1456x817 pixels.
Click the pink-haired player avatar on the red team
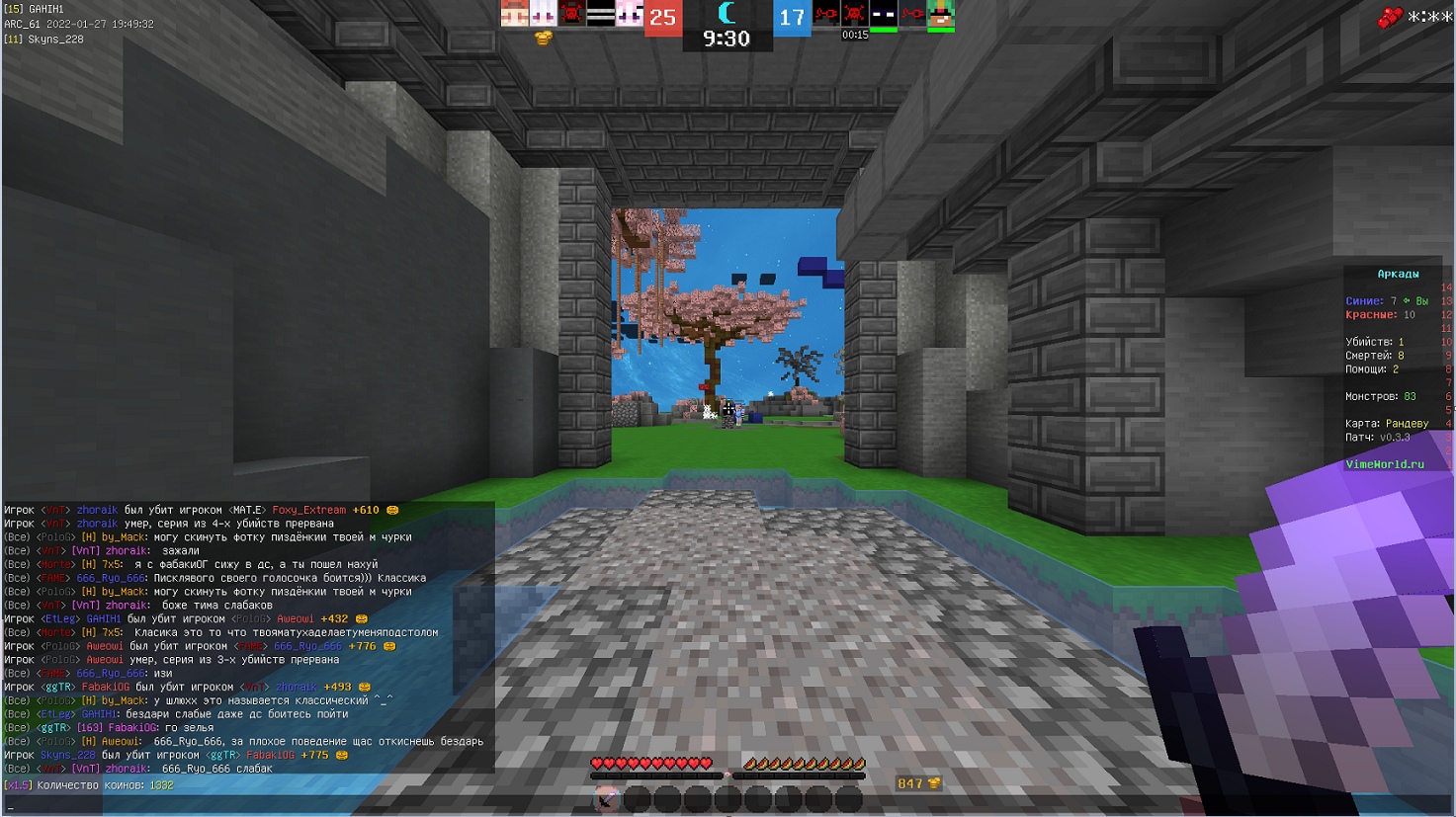coord(629,15)
